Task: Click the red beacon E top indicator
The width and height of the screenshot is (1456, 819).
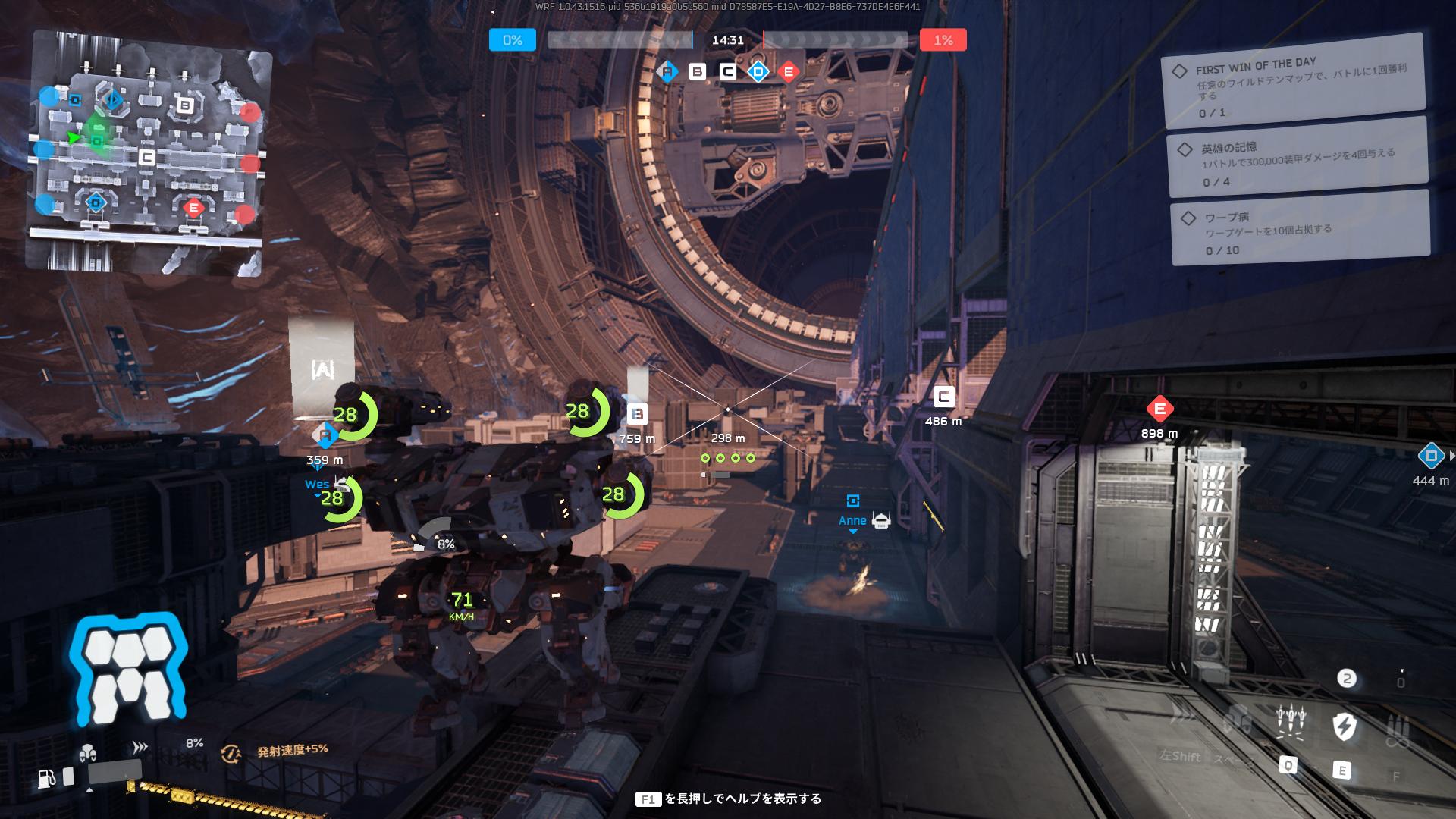Action: pyautogui.click(x=789, y=72)
